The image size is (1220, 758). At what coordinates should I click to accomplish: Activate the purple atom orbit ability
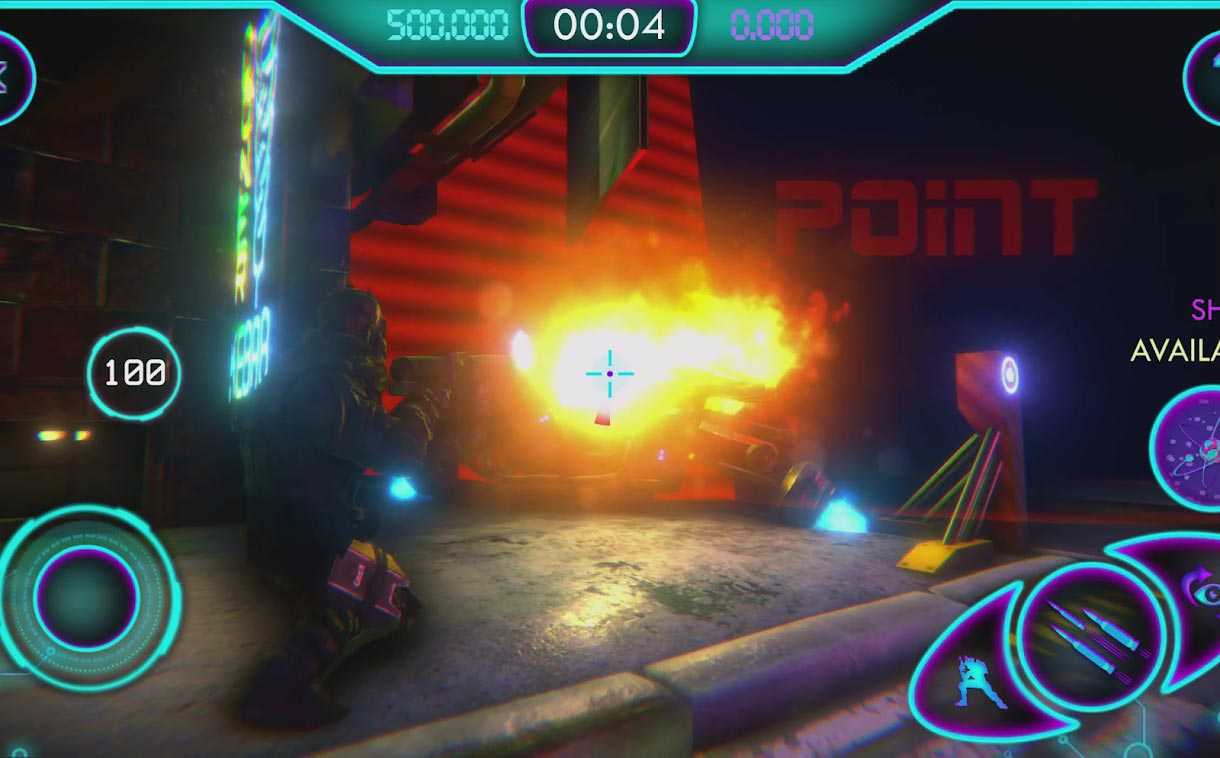coord(1190,447)
